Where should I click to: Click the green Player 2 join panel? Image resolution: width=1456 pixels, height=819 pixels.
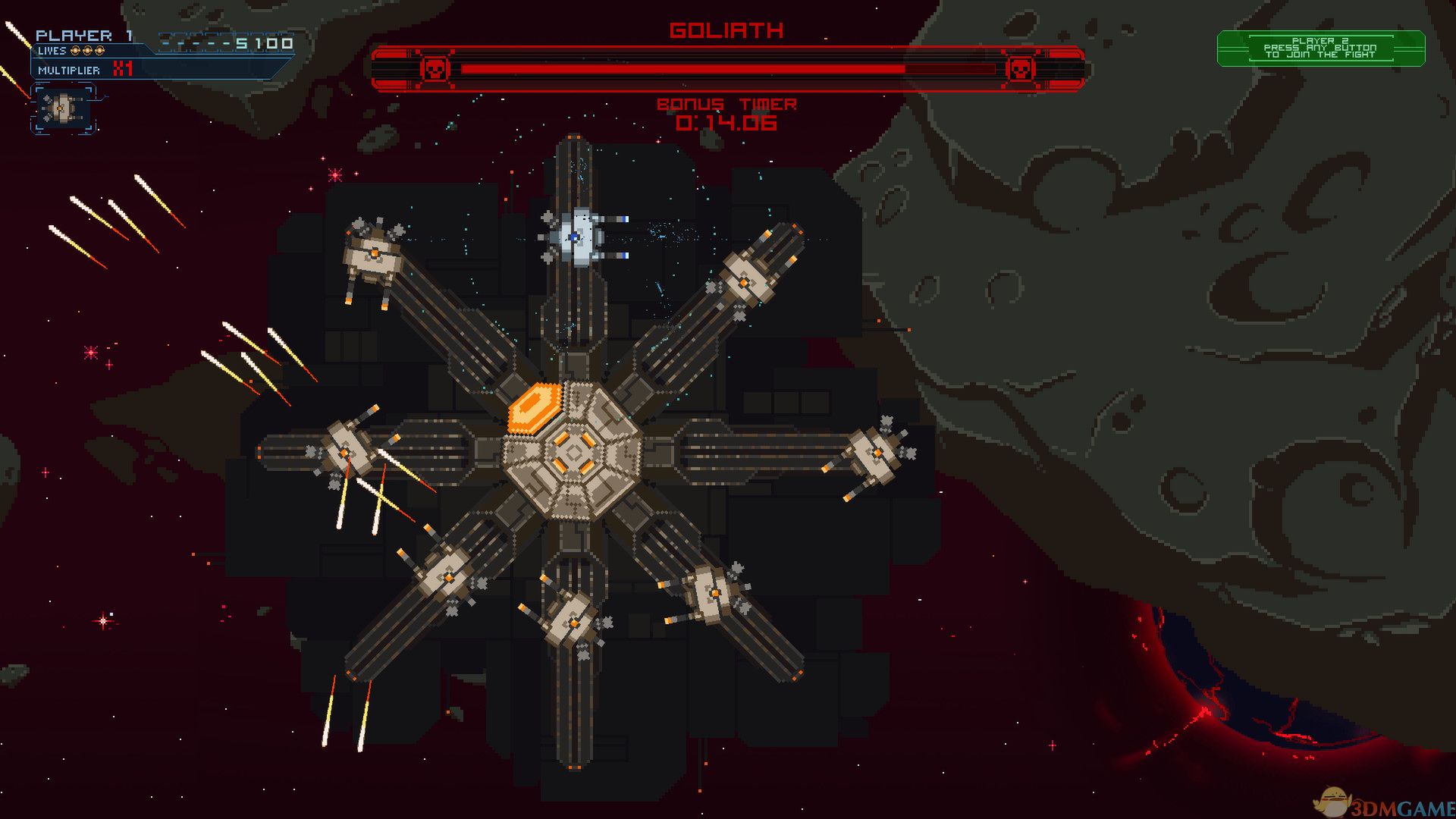click(x=1320, y=49)
